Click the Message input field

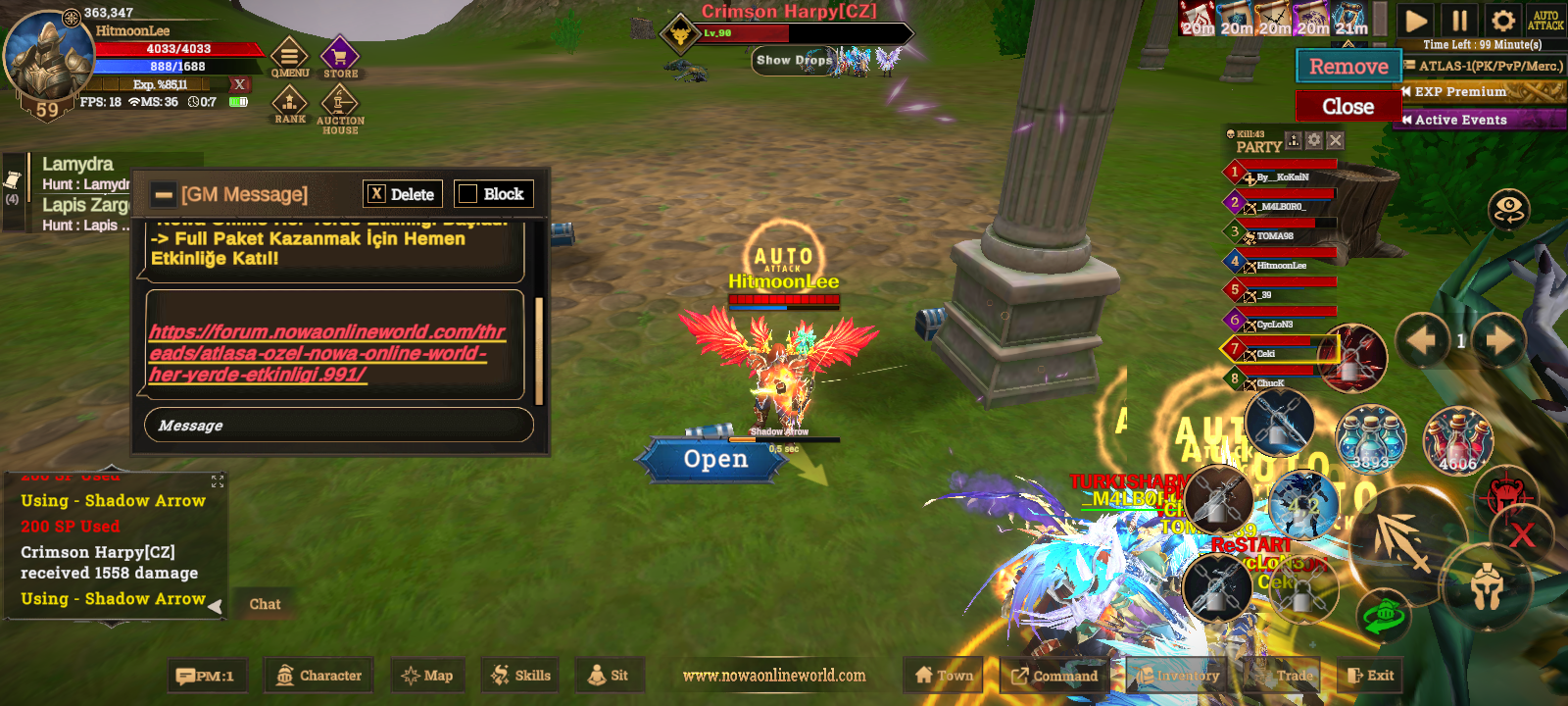(338, 426)
